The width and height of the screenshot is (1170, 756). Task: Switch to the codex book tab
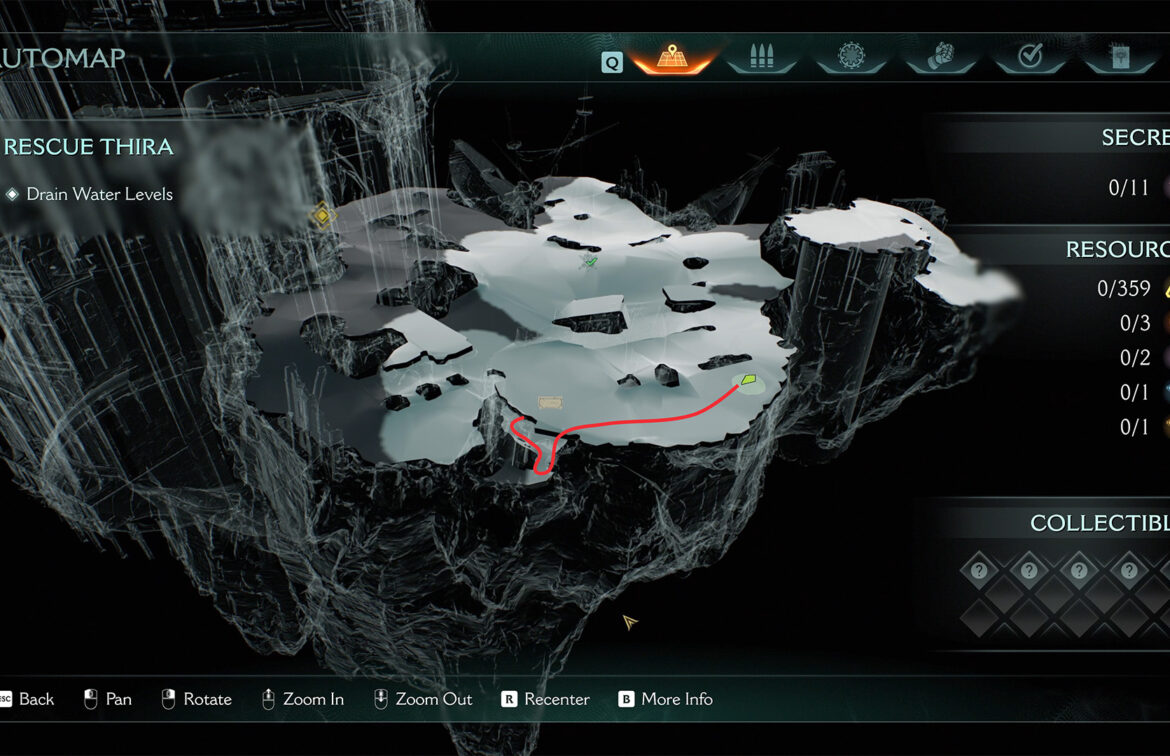pos(1119,58)
